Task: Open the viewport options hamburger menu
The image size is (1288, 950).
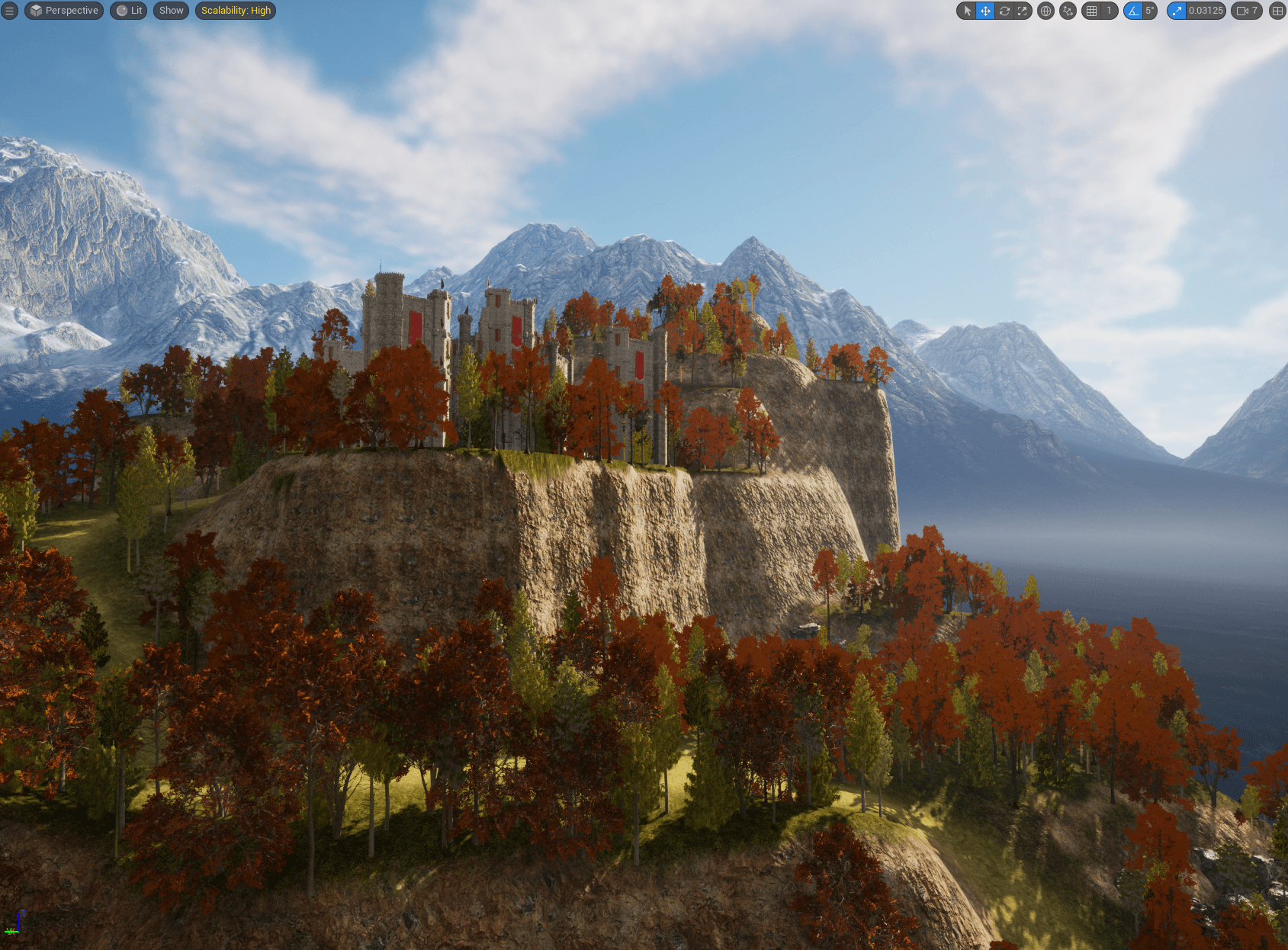Action: 10,11
